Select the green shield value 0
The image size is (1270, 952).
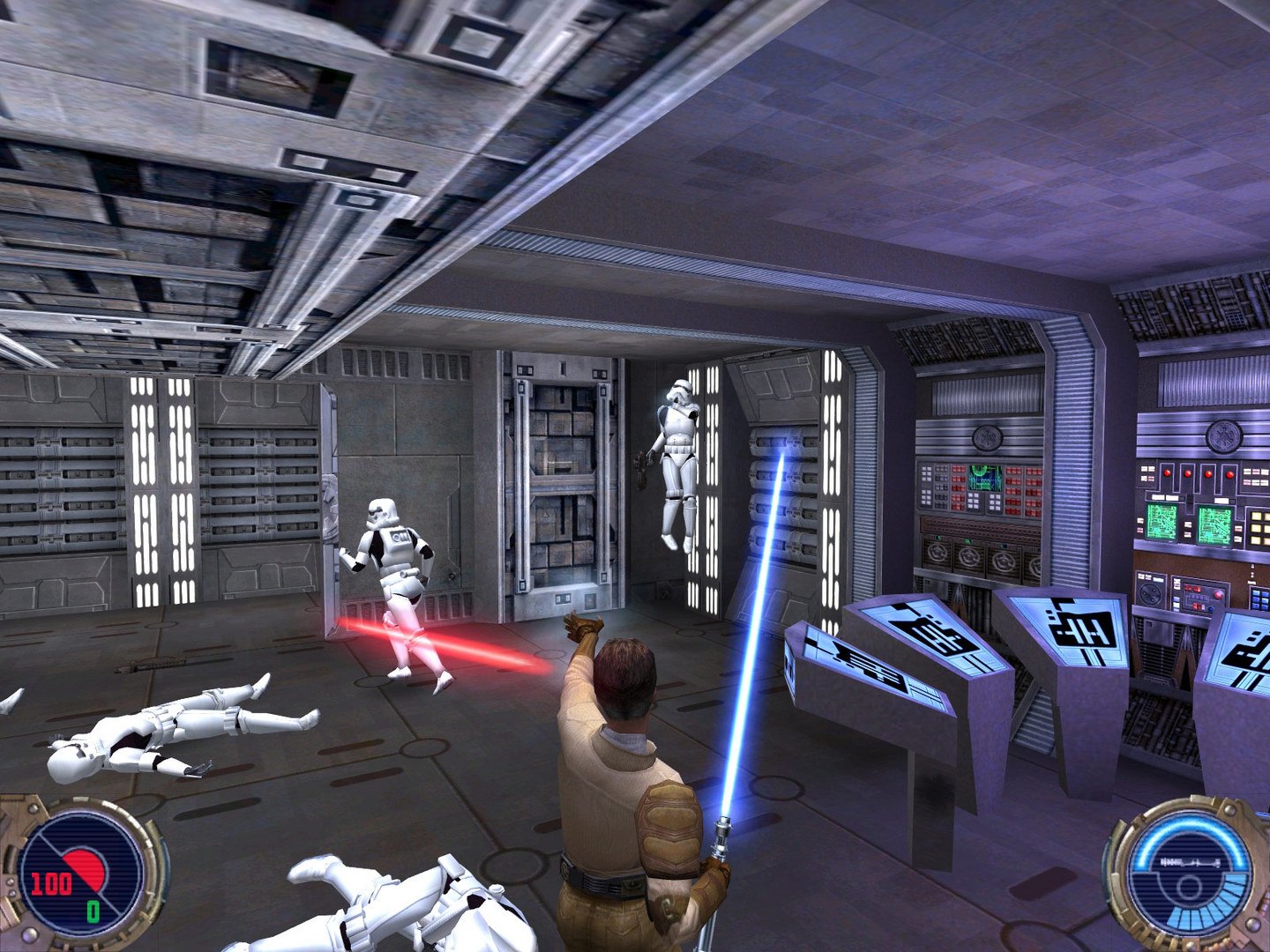(x=93, y=912)
